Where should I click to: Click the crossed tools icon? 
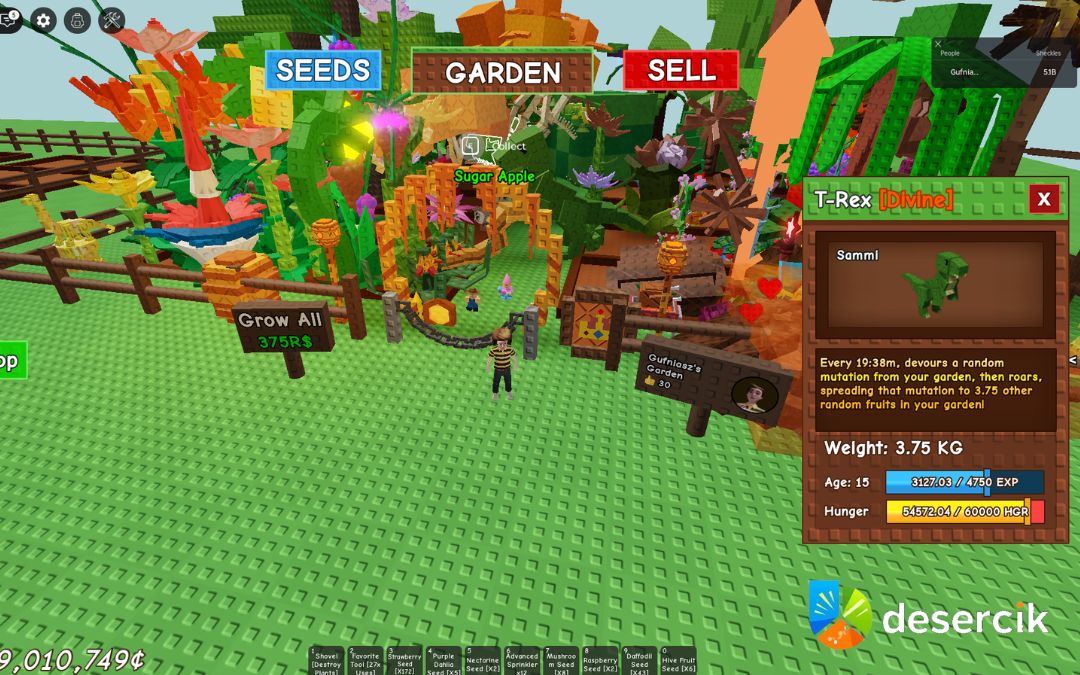112,19
